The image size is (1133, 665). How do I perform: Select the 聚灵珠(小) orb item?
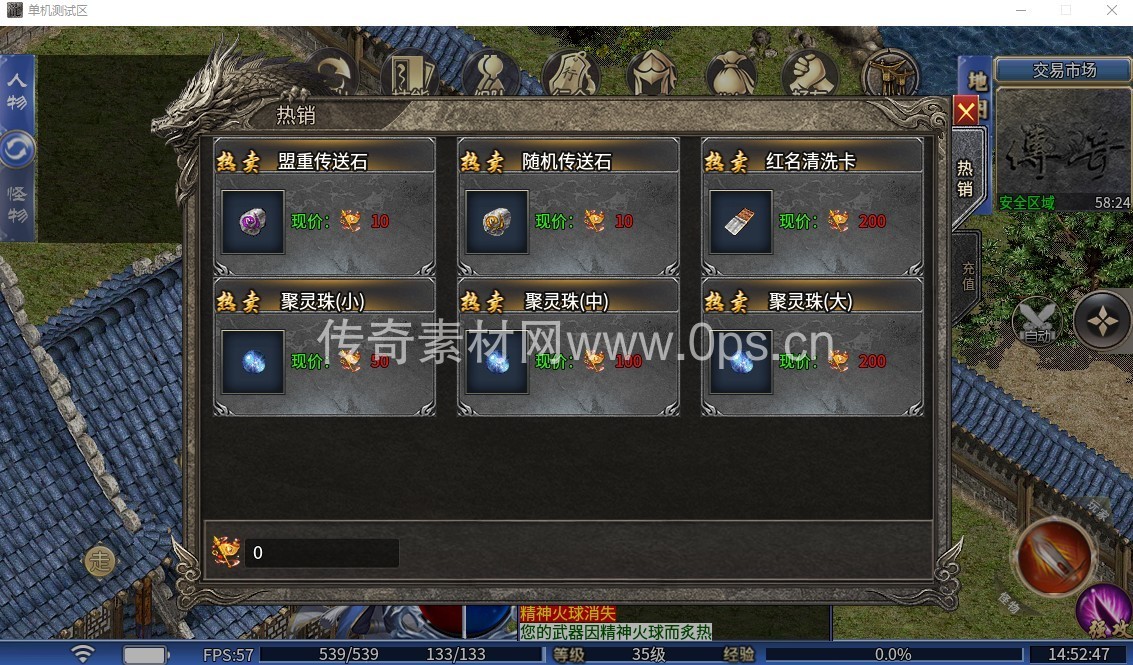point(253,362)
